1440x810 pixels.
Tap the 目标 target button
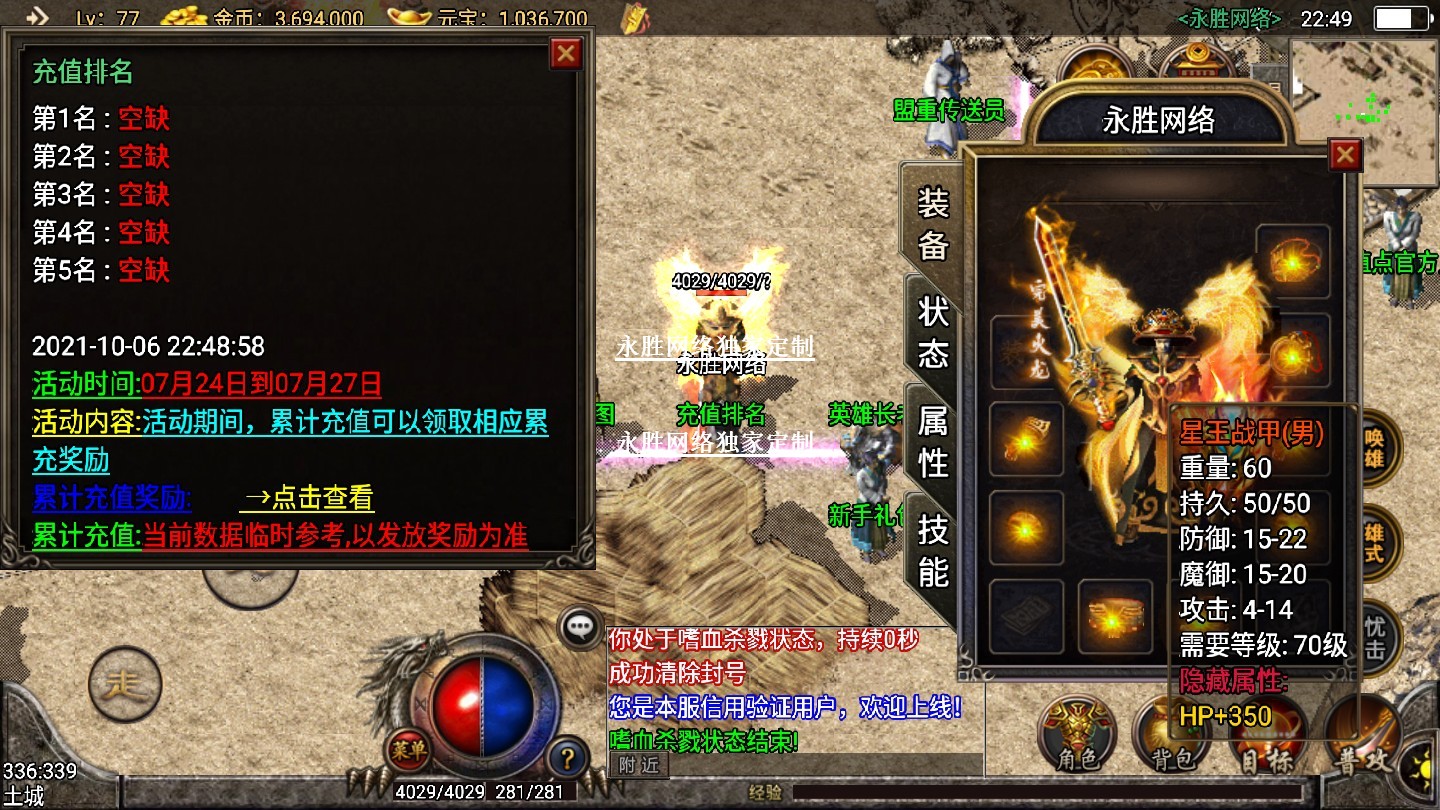click(1266, 745)
